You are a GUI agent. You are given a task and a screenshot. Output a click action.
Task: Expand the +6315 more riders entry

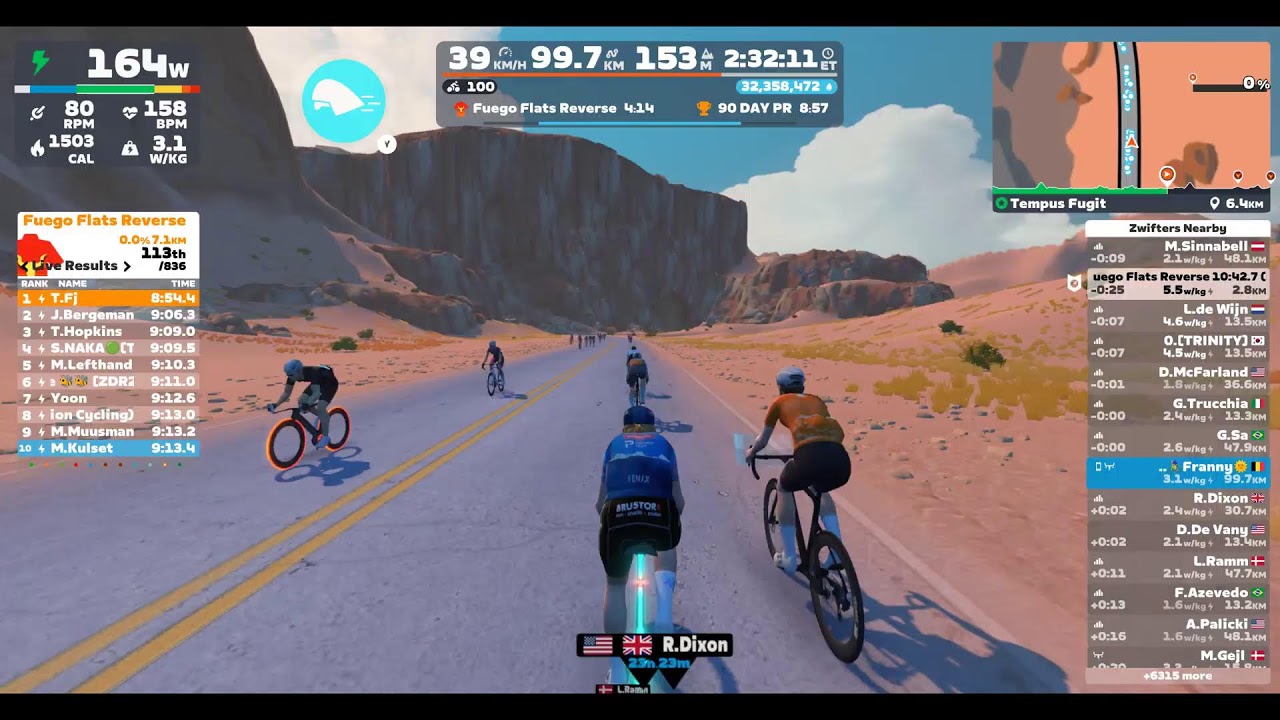1177,676
